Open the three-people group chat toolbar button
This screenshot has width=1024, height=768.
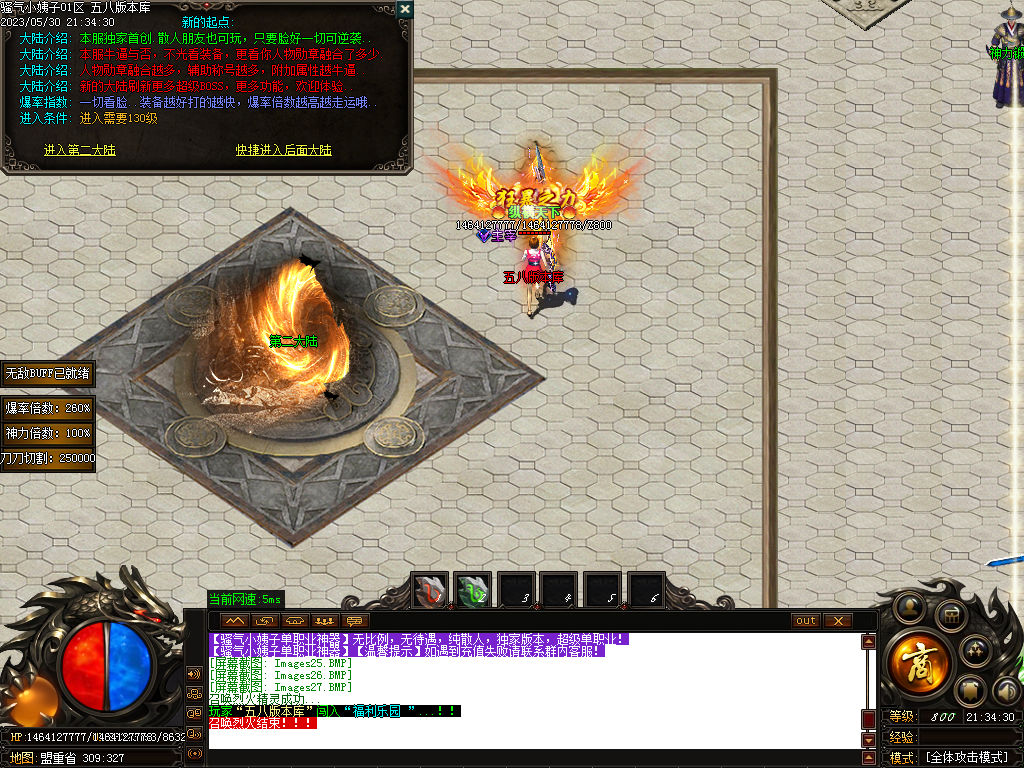coord(323,621)
